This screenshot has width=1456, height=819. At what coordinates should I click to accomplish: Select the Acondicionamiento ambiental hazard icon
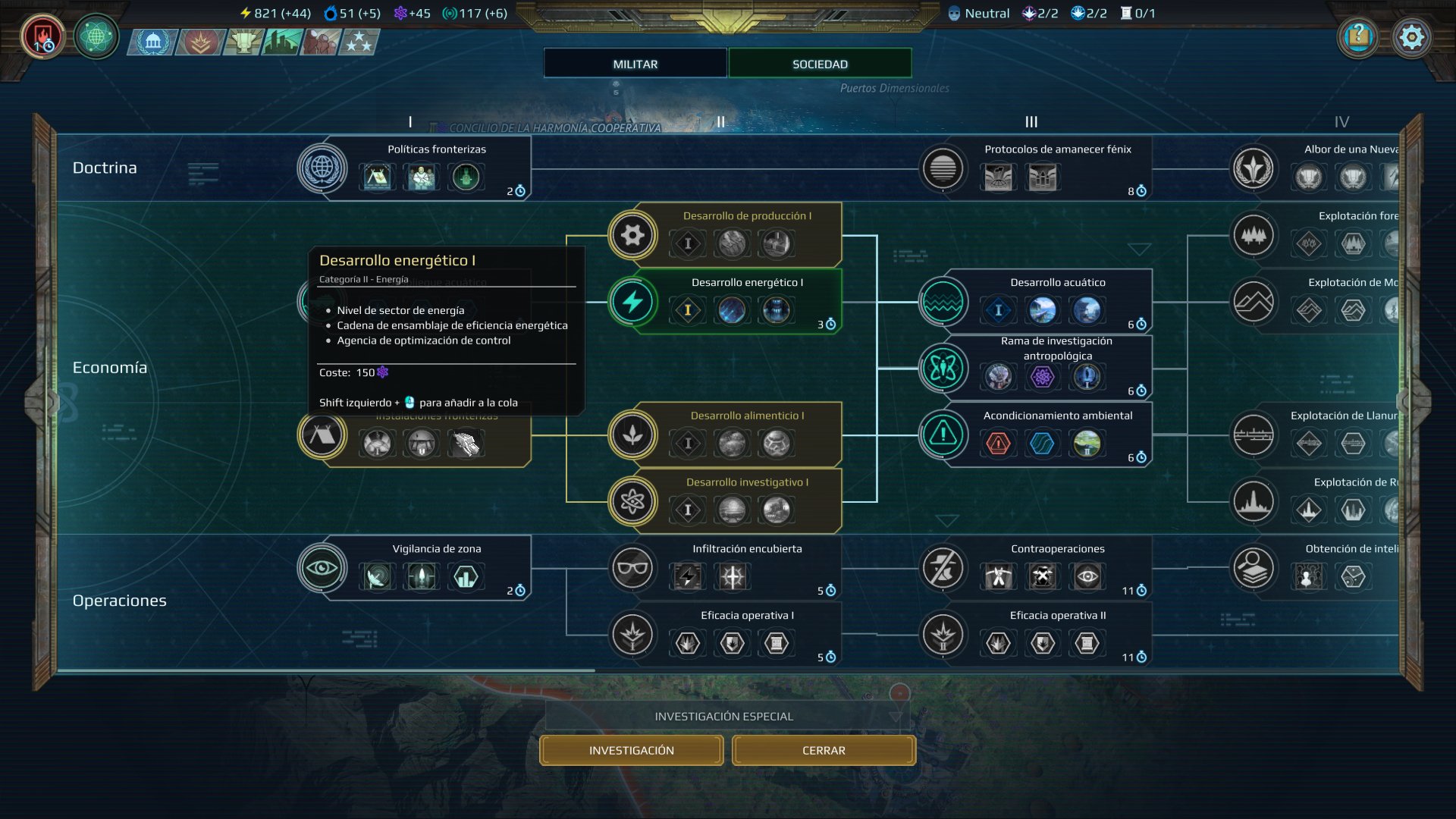click(942, 435)
